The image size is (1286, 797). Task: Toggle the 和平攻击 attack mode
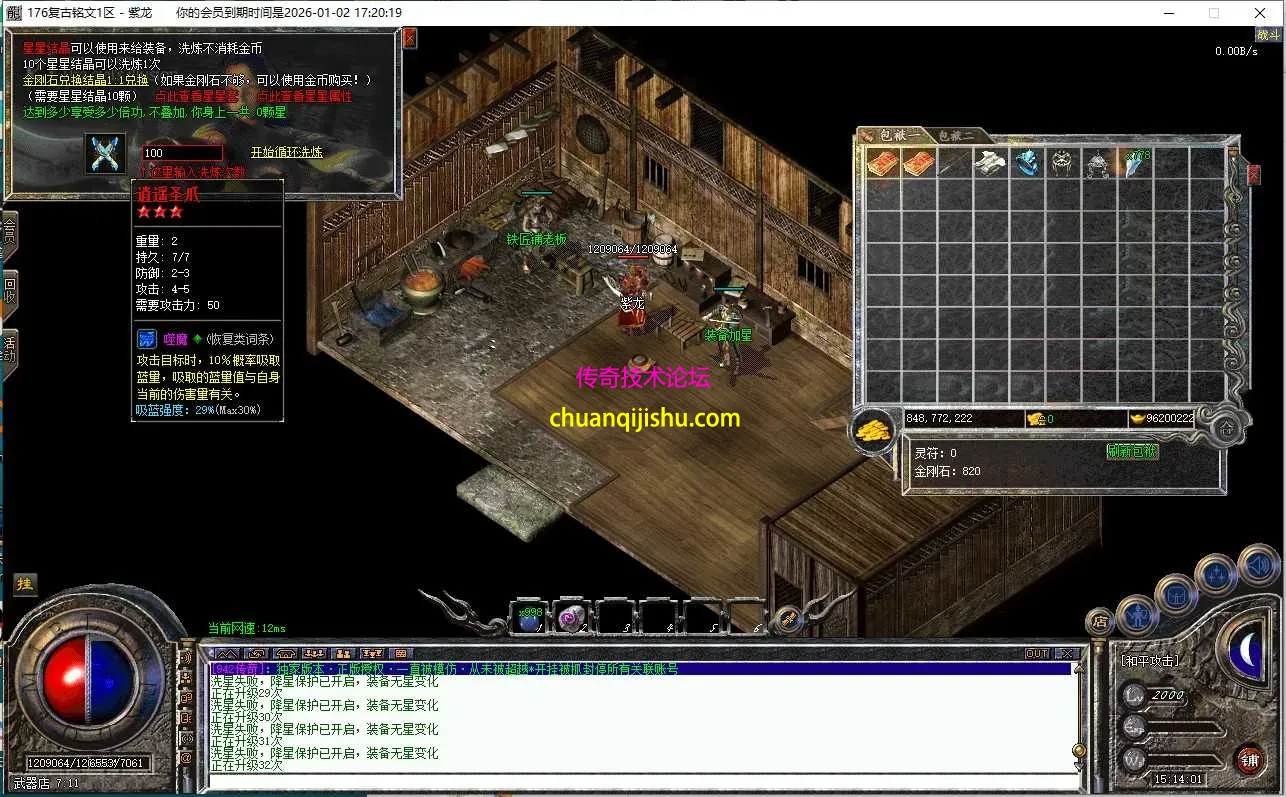point(1150,658)
